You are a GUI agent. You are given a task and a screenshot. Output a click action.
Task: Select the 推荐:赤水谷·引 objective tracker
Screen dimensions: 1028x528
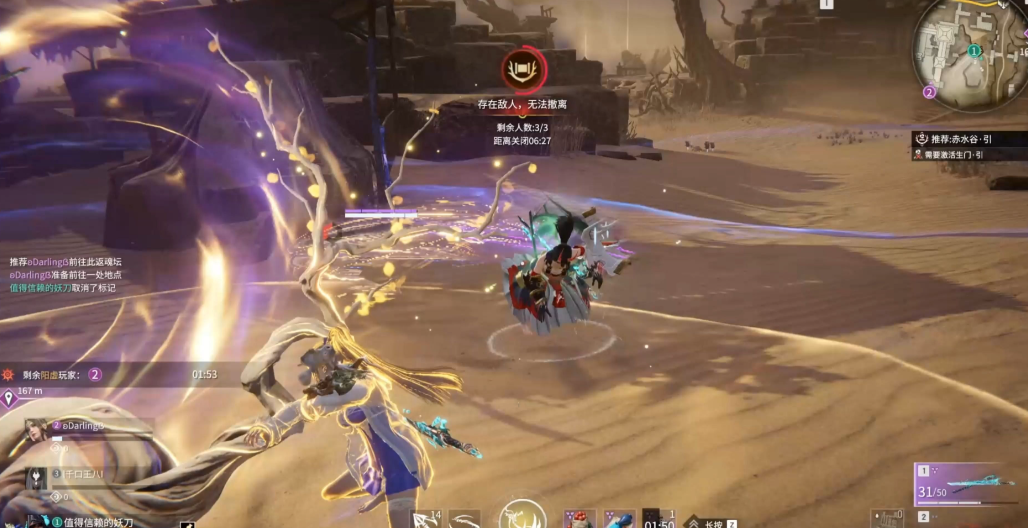tap(968, 139)
